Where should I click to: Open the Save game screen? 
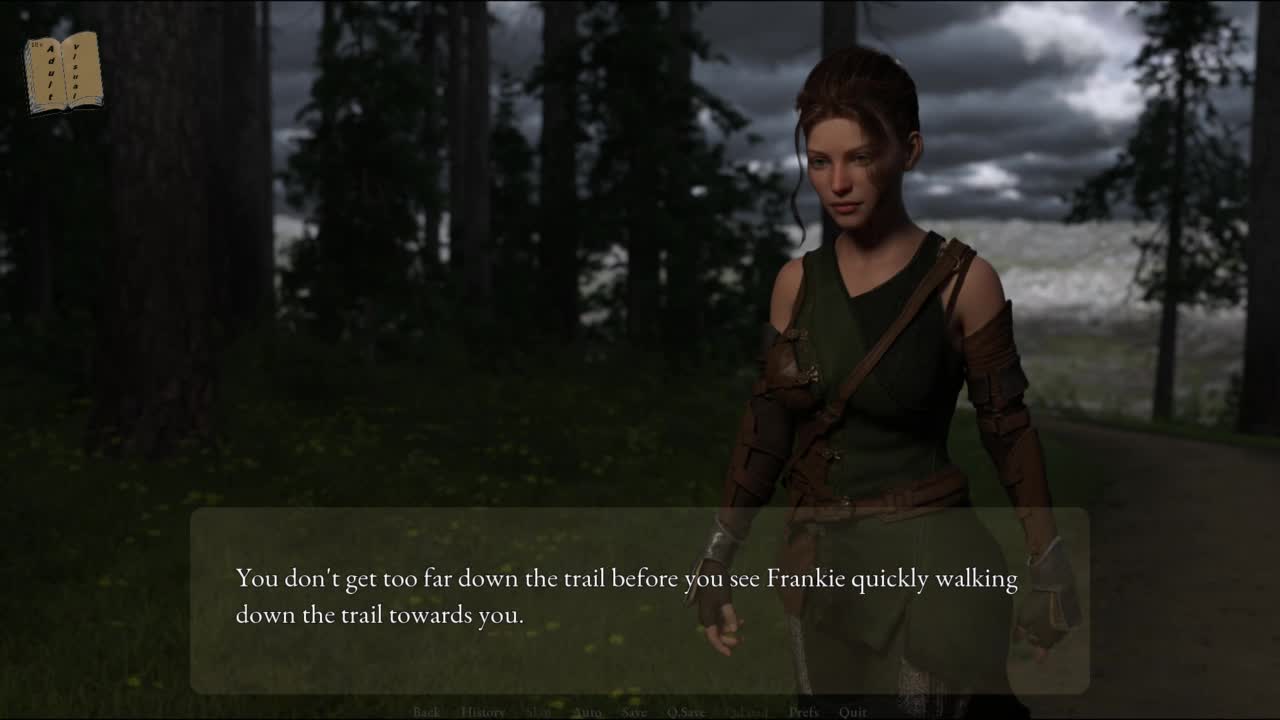634,712
